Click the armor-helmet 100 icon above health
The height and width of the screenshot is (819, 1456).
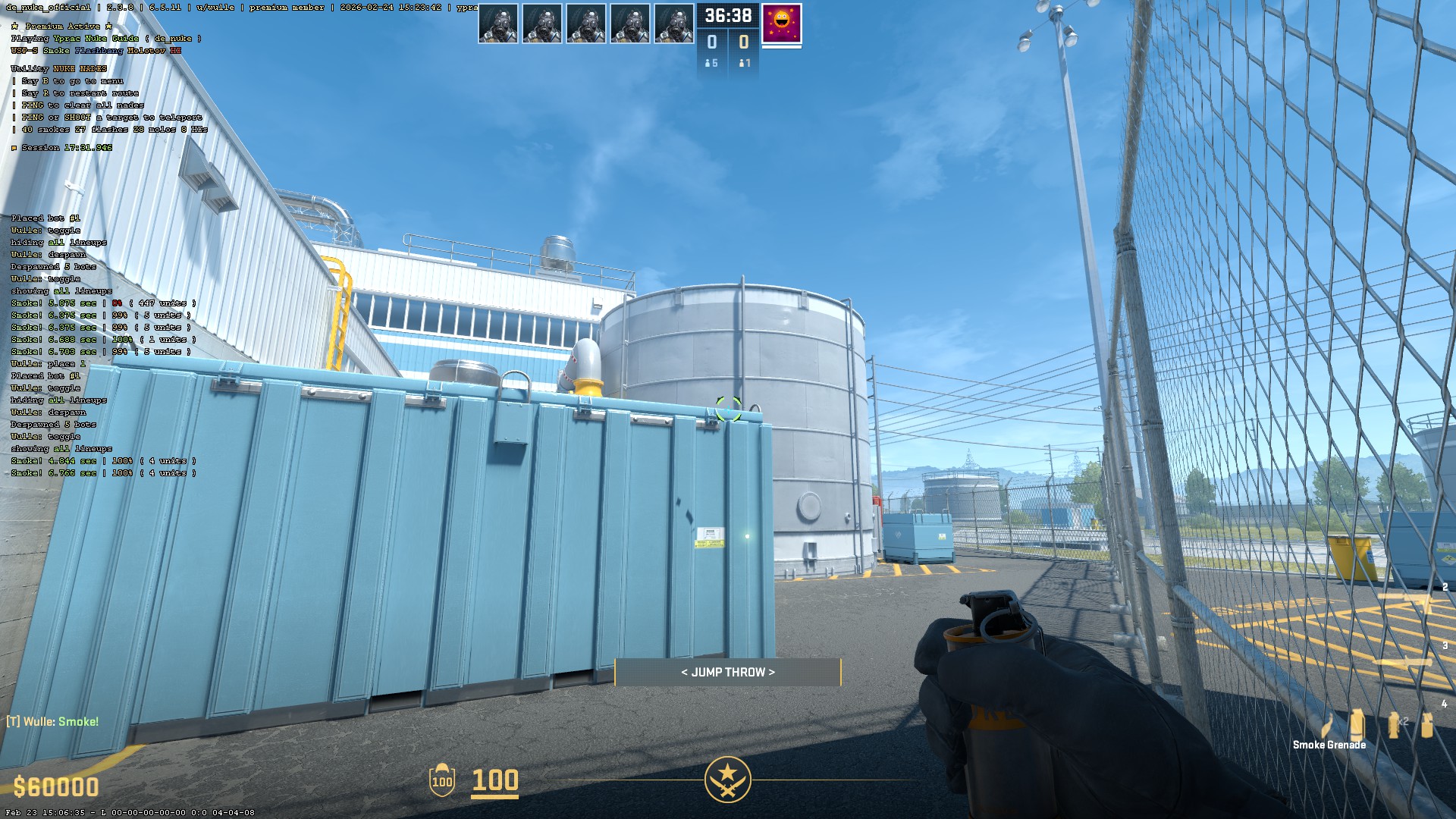441,781
